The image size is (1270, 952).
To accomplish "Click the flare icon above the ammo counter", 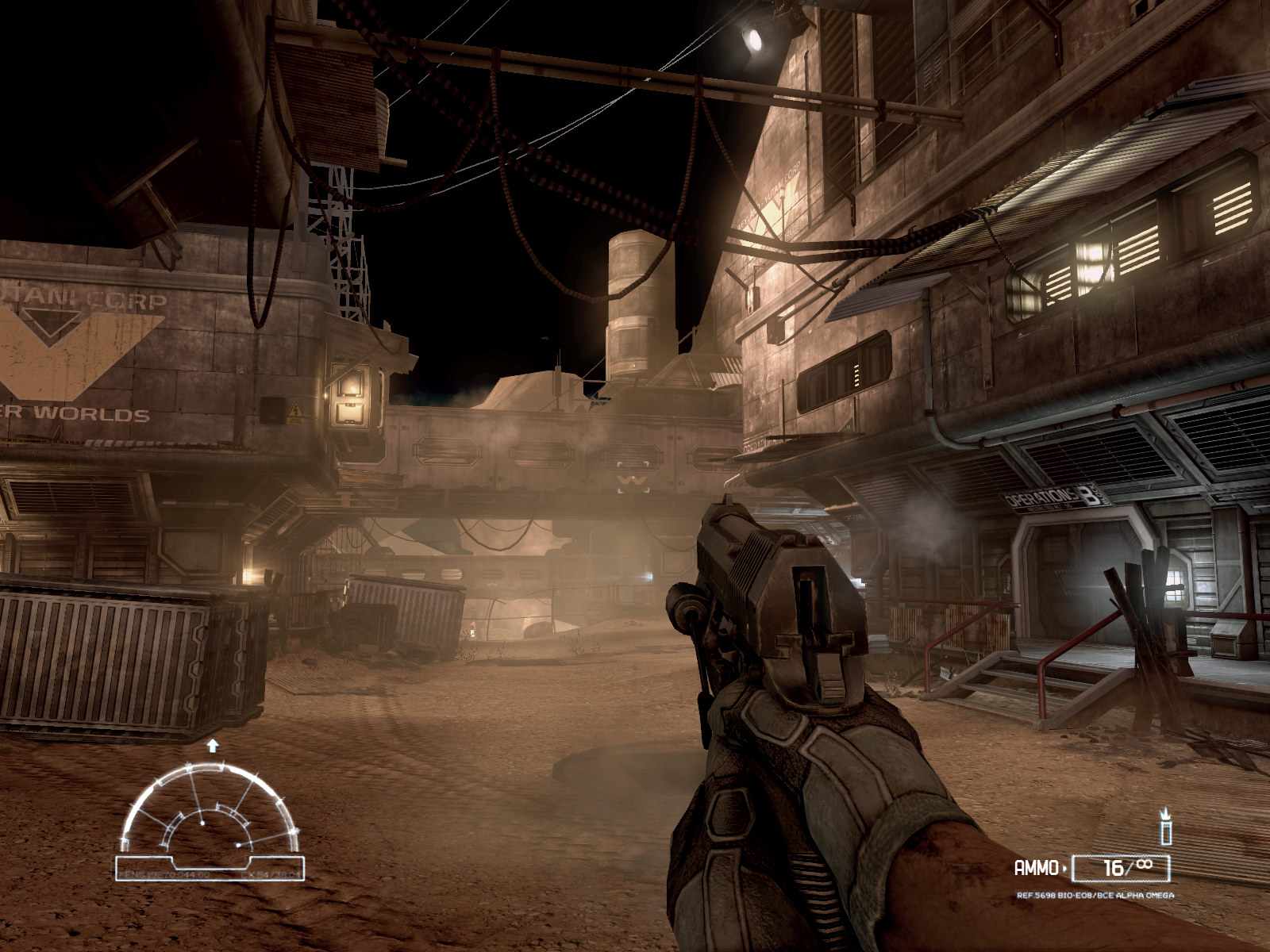I will pyautogui.click(x=1166, y=827).
